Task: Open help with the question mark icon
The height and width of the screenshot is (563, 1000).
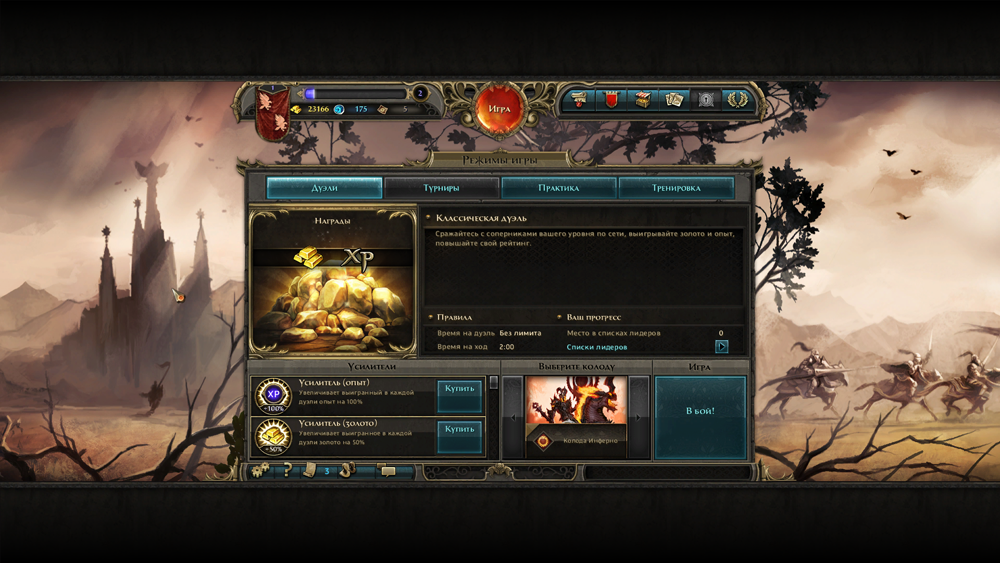Action: coord(286,470)
